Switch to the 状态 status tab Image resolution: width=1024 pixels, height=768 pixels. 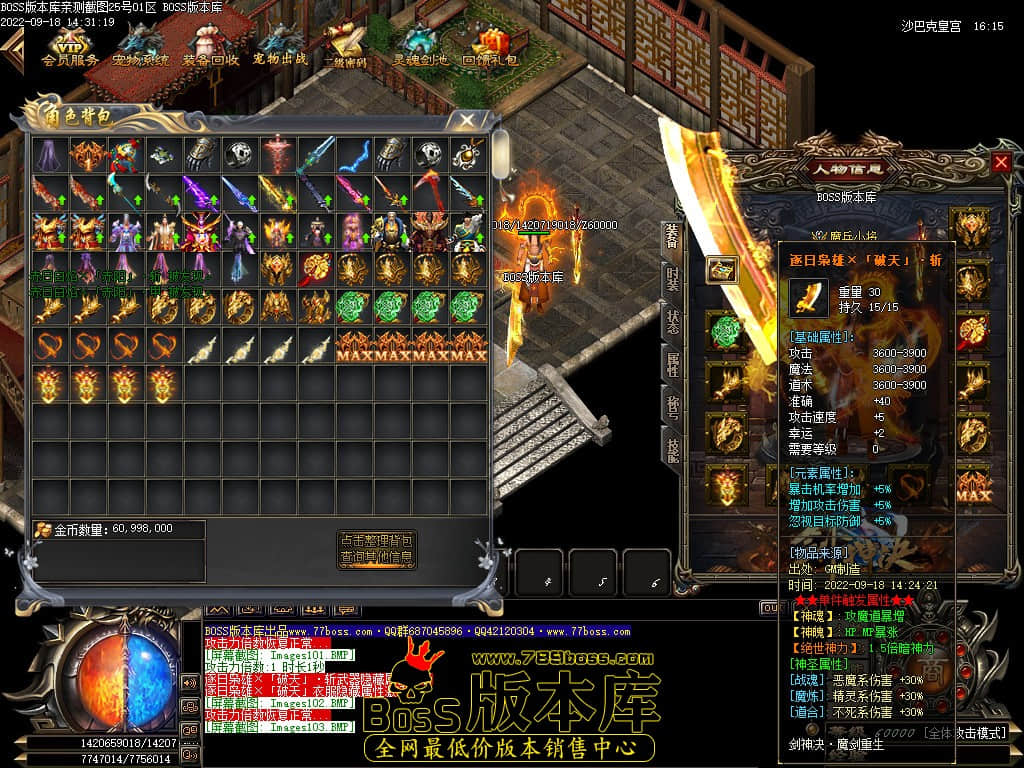pos(673,320)
